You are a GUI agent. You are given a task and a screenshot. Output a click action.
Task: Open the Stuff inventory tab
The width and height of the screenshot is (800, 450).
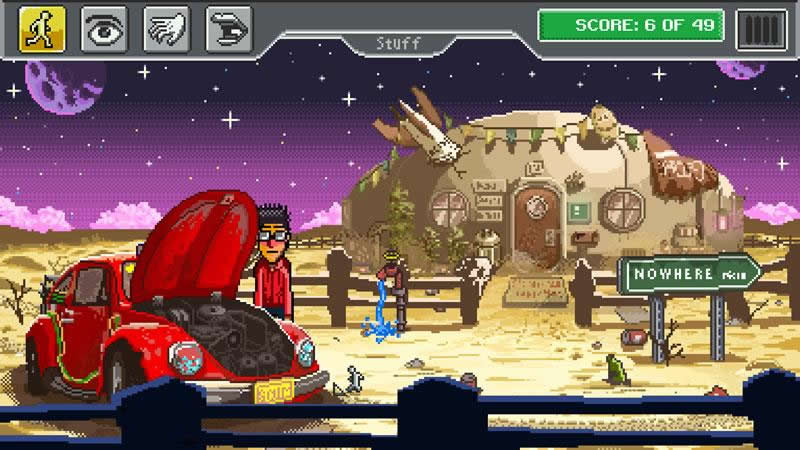point(399,44)
